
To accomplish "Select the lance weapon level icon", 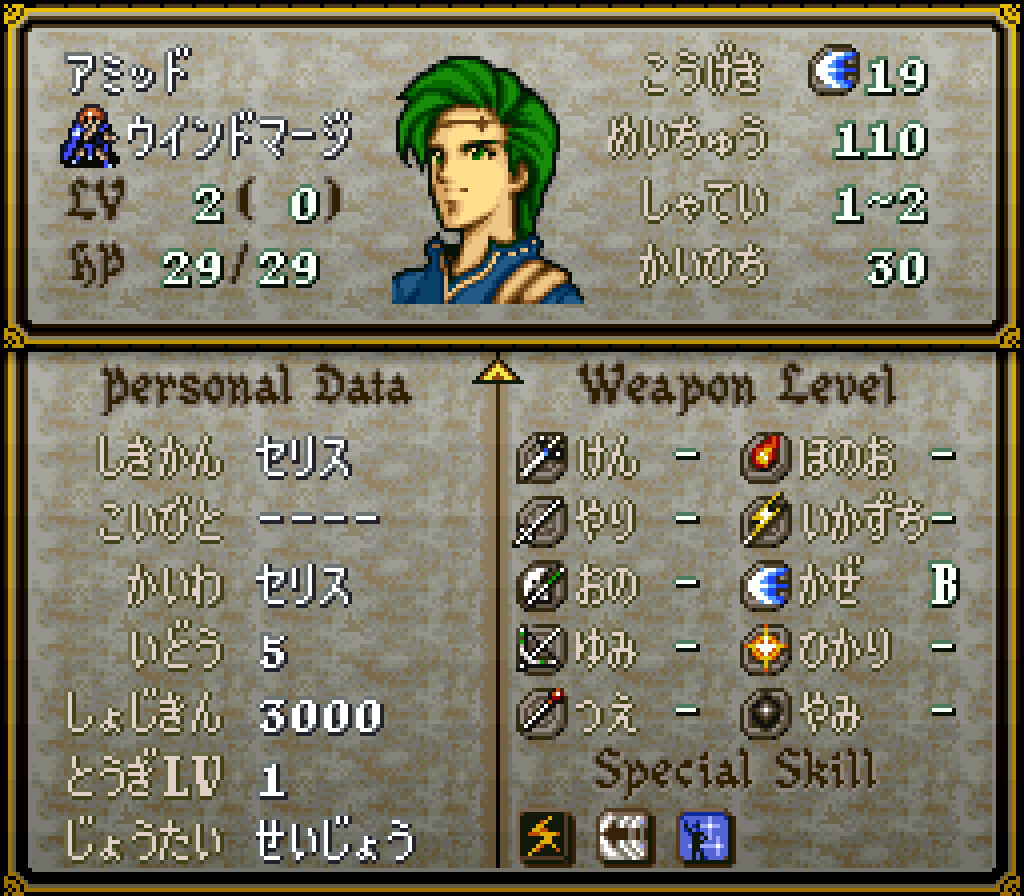I will click(x=541, y=521).
